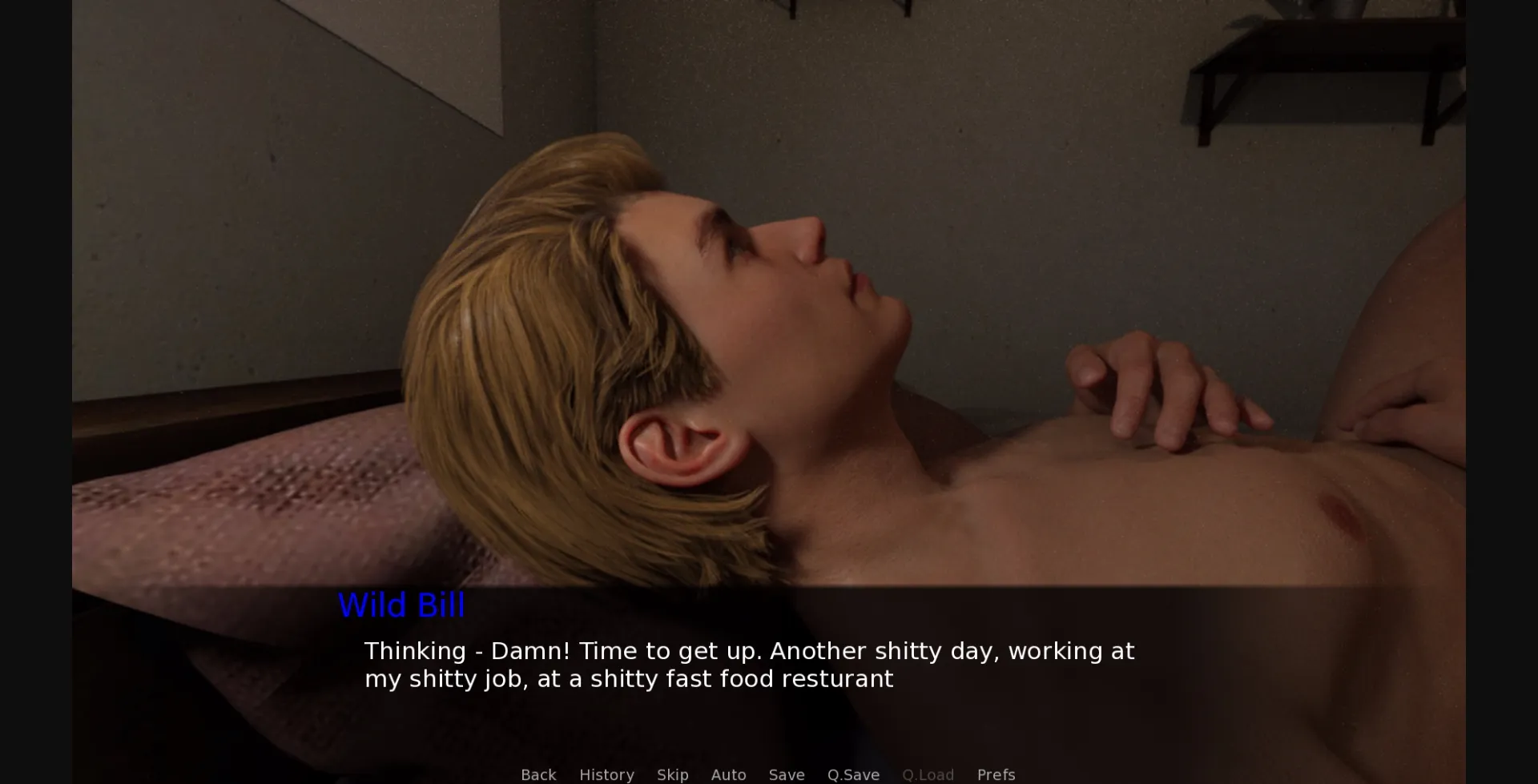The image size is (1538, 784).
Task: Save the game from the quick menu
Action: pyautogui.click(x=787, y=774)
